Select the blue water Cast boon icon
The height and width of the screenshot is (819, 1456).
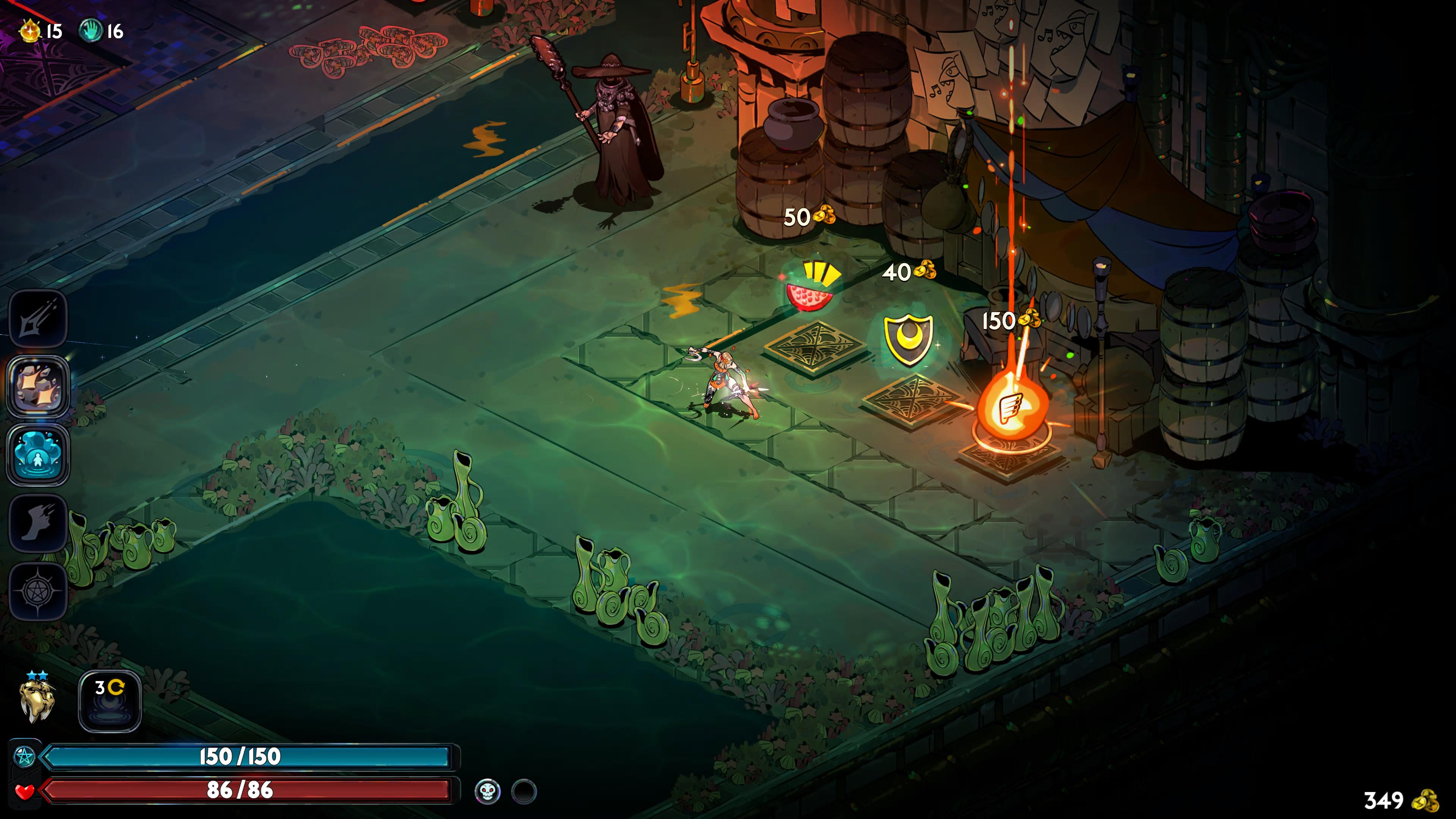38,455
